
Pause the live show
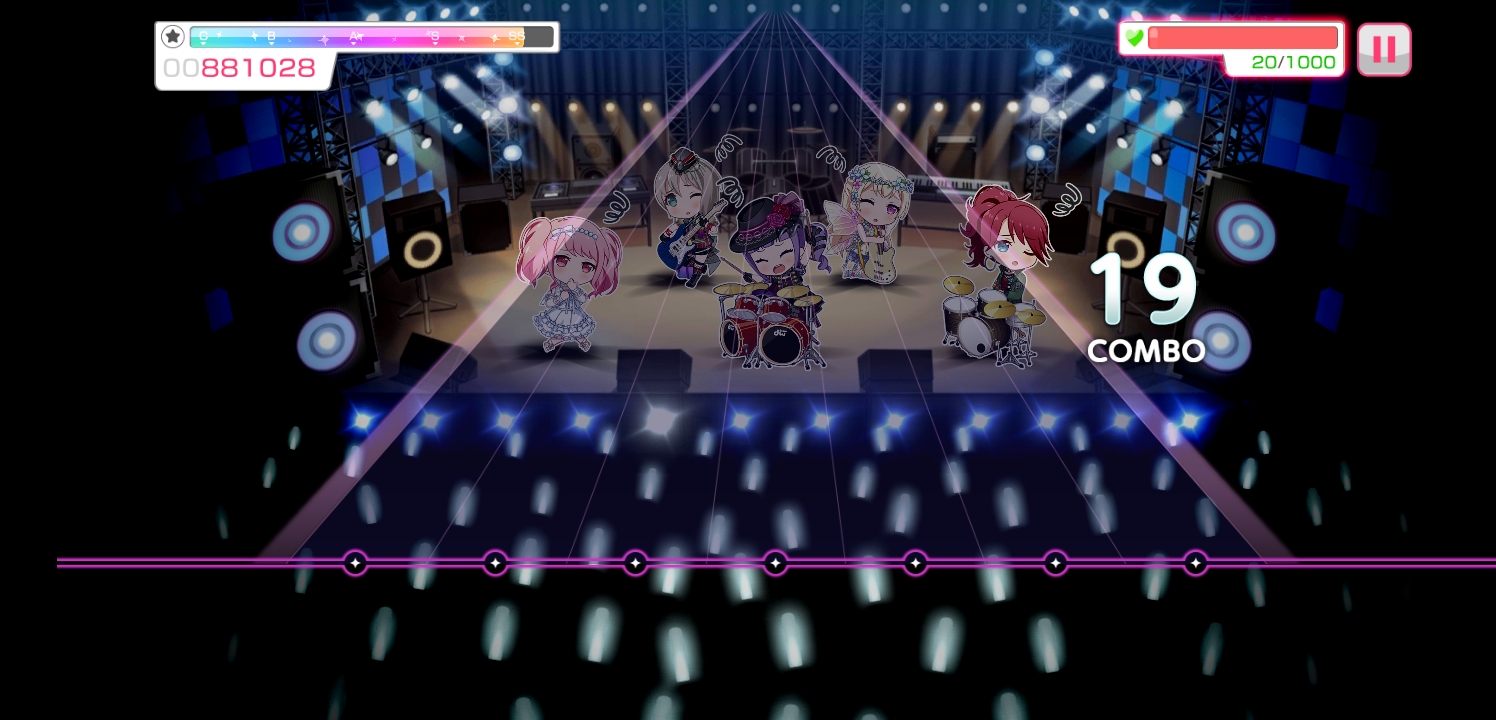click(x=1384, y=49)
